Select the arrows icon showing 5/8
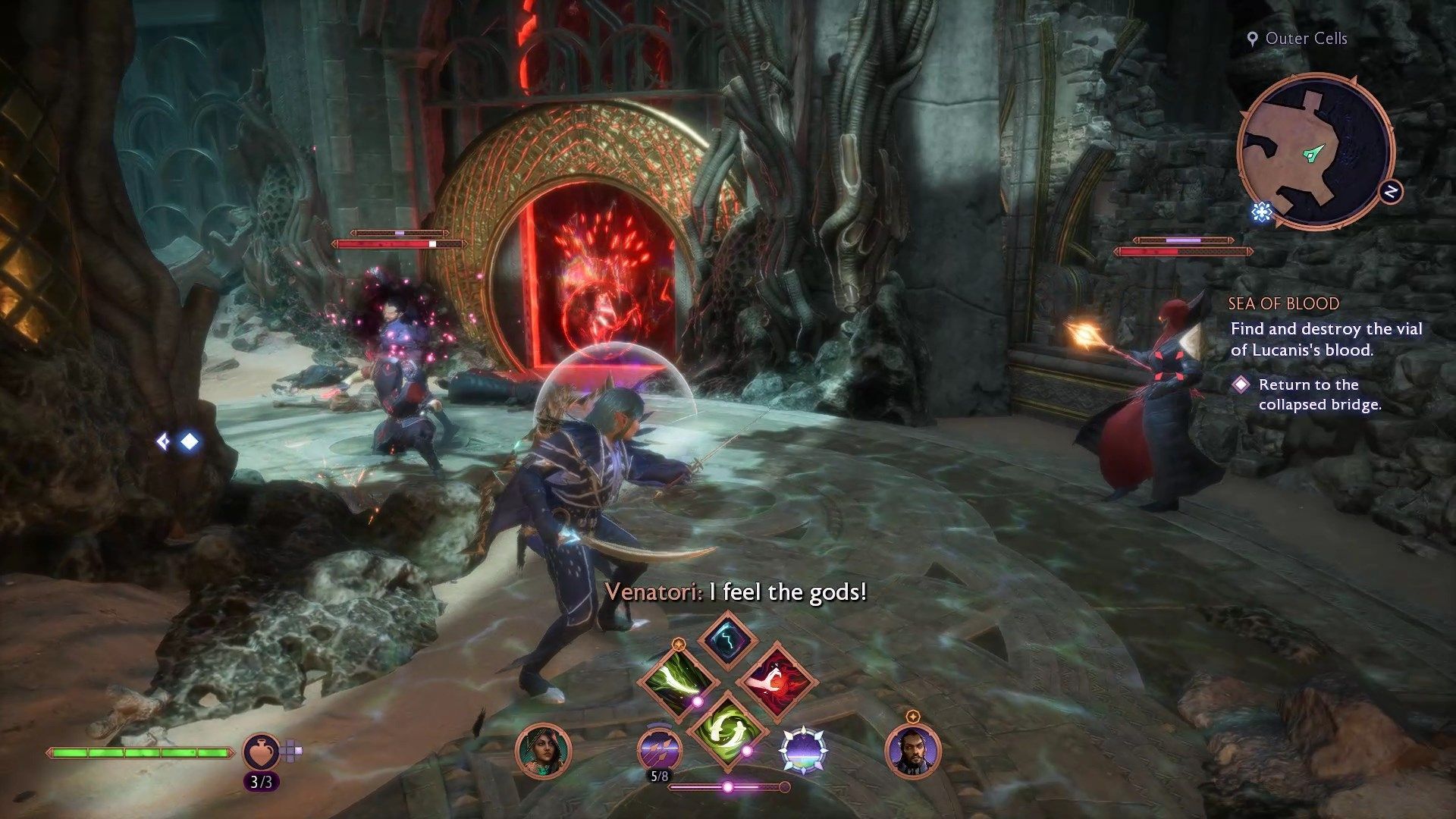Viewport: 1456px width, 819px height. [x=658, y=751]
